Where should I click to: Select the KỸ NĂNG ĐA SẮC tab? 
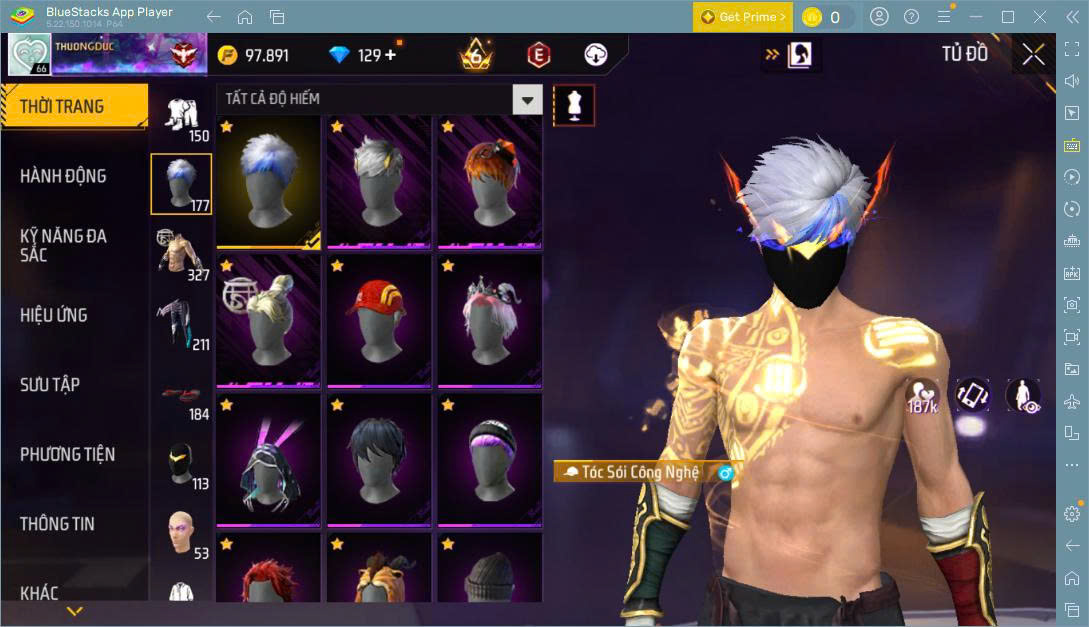(63, 245)
